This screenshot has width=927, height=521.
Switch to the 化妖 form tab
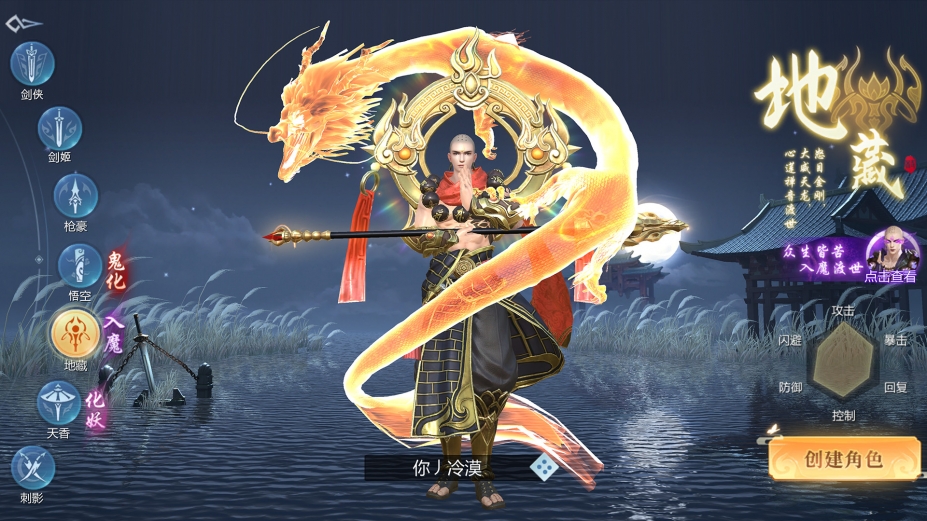click(95, 408)
